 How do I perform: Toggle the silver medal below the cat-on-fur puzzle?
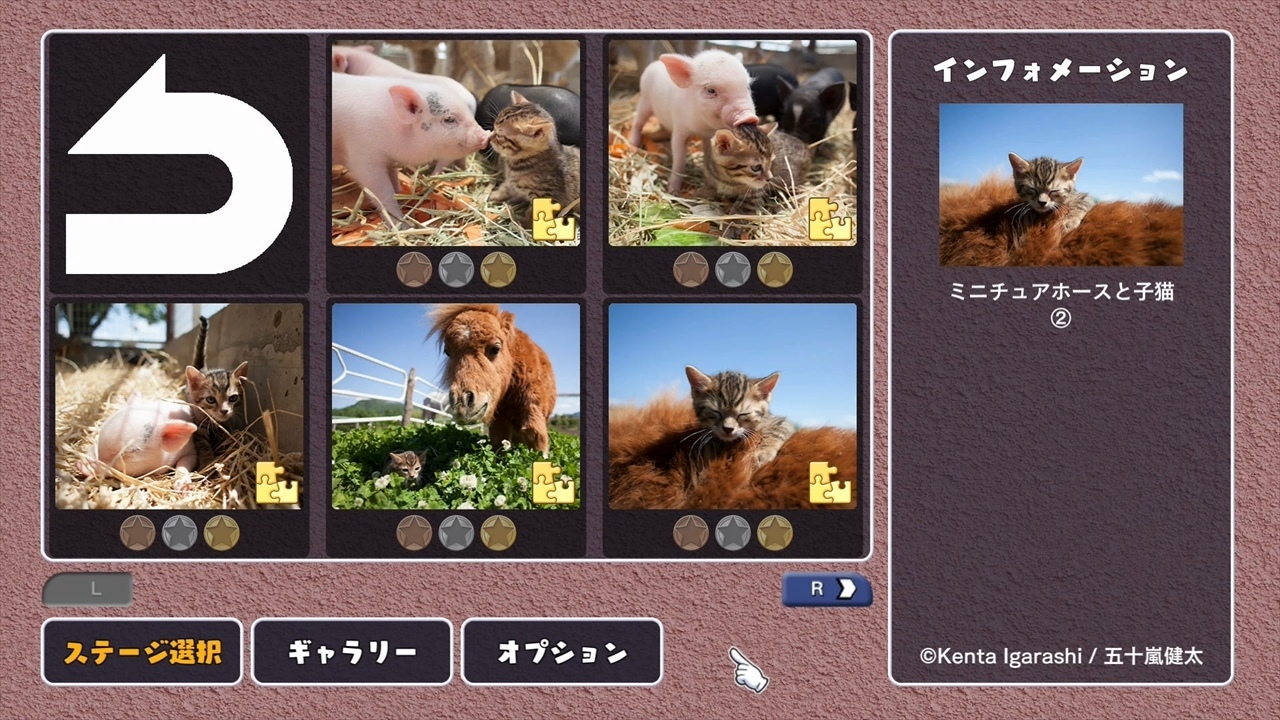point(731,533)
